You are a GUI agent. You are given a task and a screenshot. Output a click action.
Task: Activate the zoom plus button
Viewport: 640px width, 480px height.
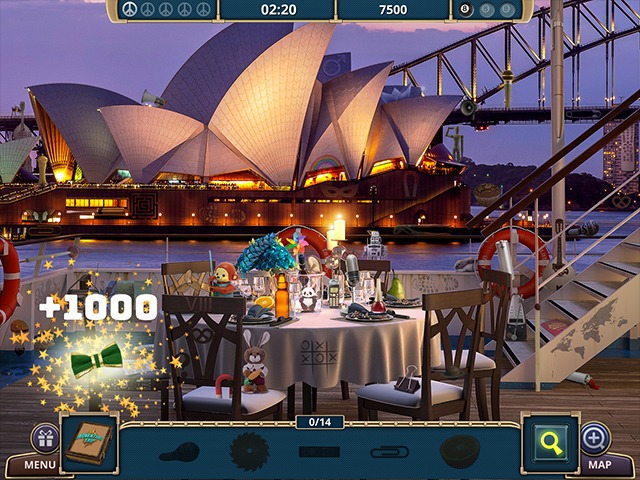click(x=594, y=438)
